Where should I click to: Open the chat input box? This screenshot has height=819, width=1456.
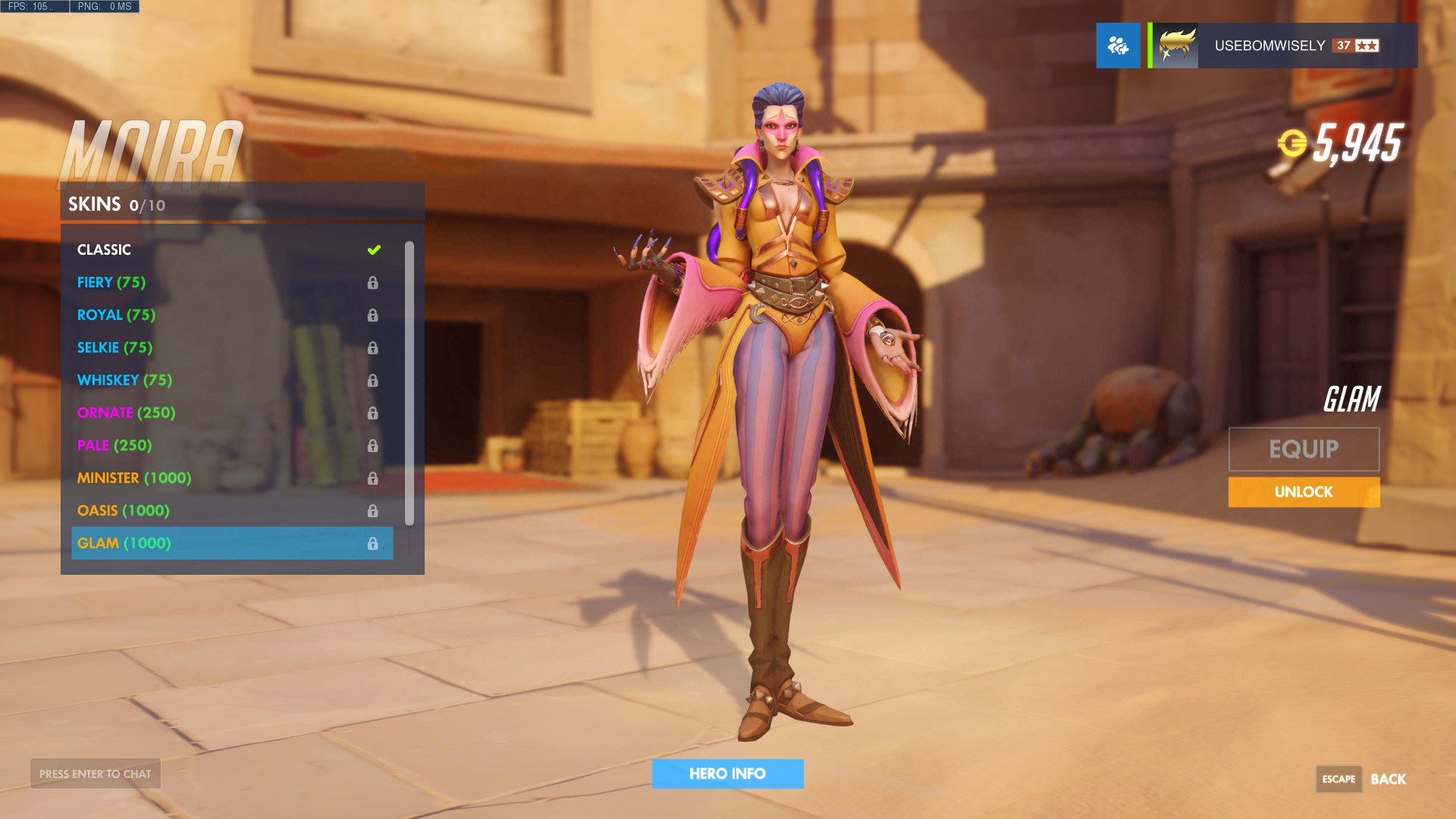pyautogui.click(x=96, y=773)
